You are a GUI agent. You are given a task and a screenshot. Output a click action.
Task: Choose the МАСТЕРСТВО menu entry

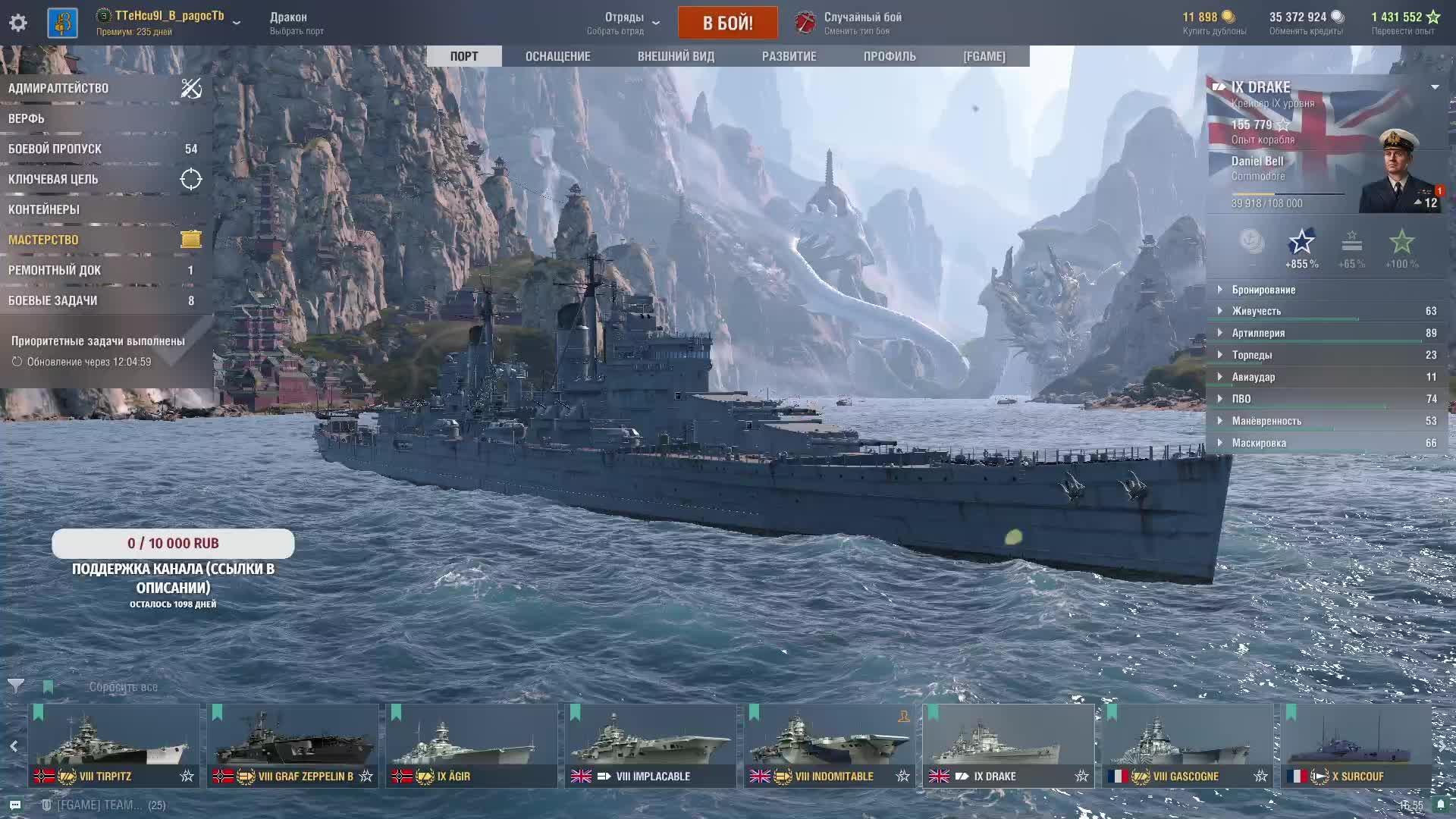(x=44, y=240)
